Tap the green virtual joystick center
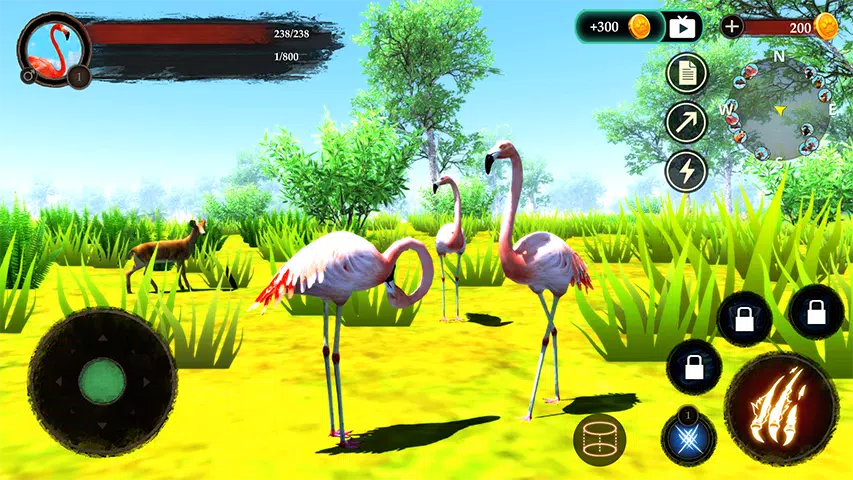Image resolution: width=853 pixels, height=480 pixels. [x=102, y=381]
